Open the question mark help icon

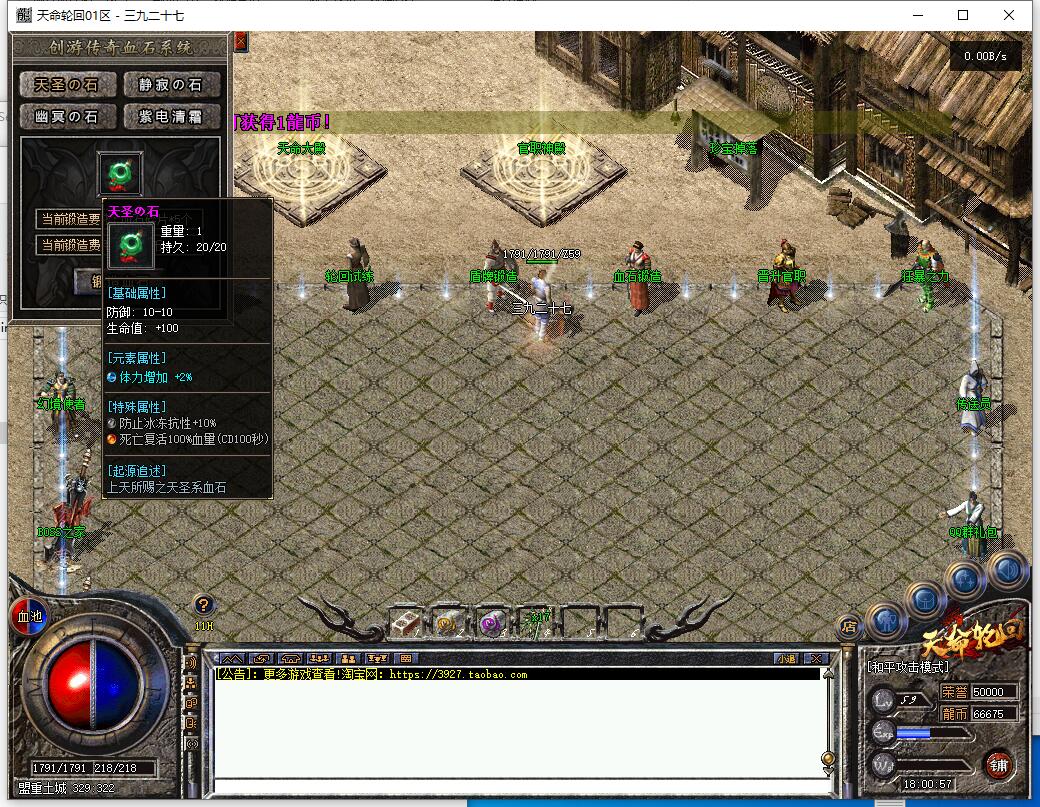click(204, 604)
